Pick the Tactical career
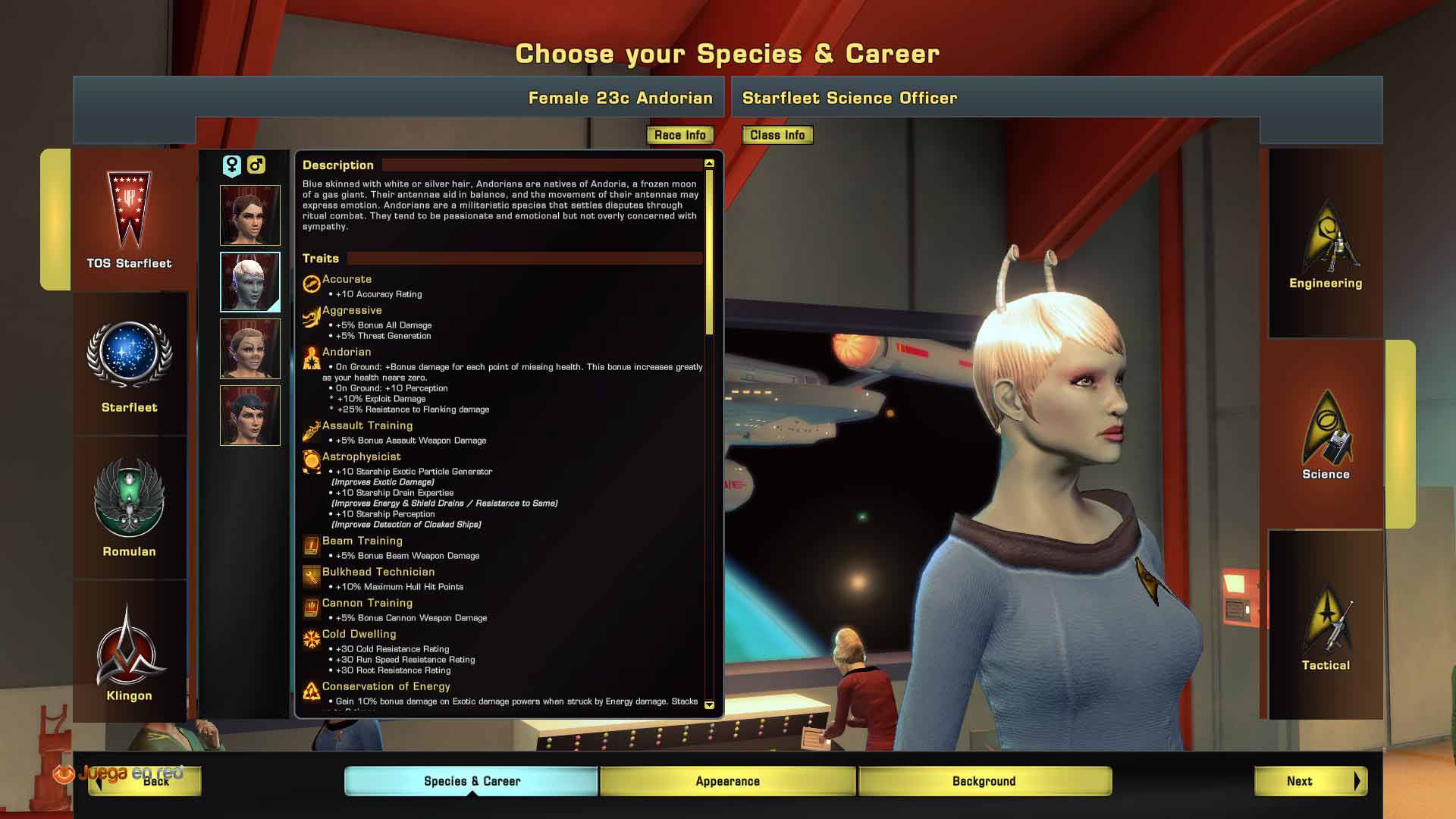 tap(1326, 626)
